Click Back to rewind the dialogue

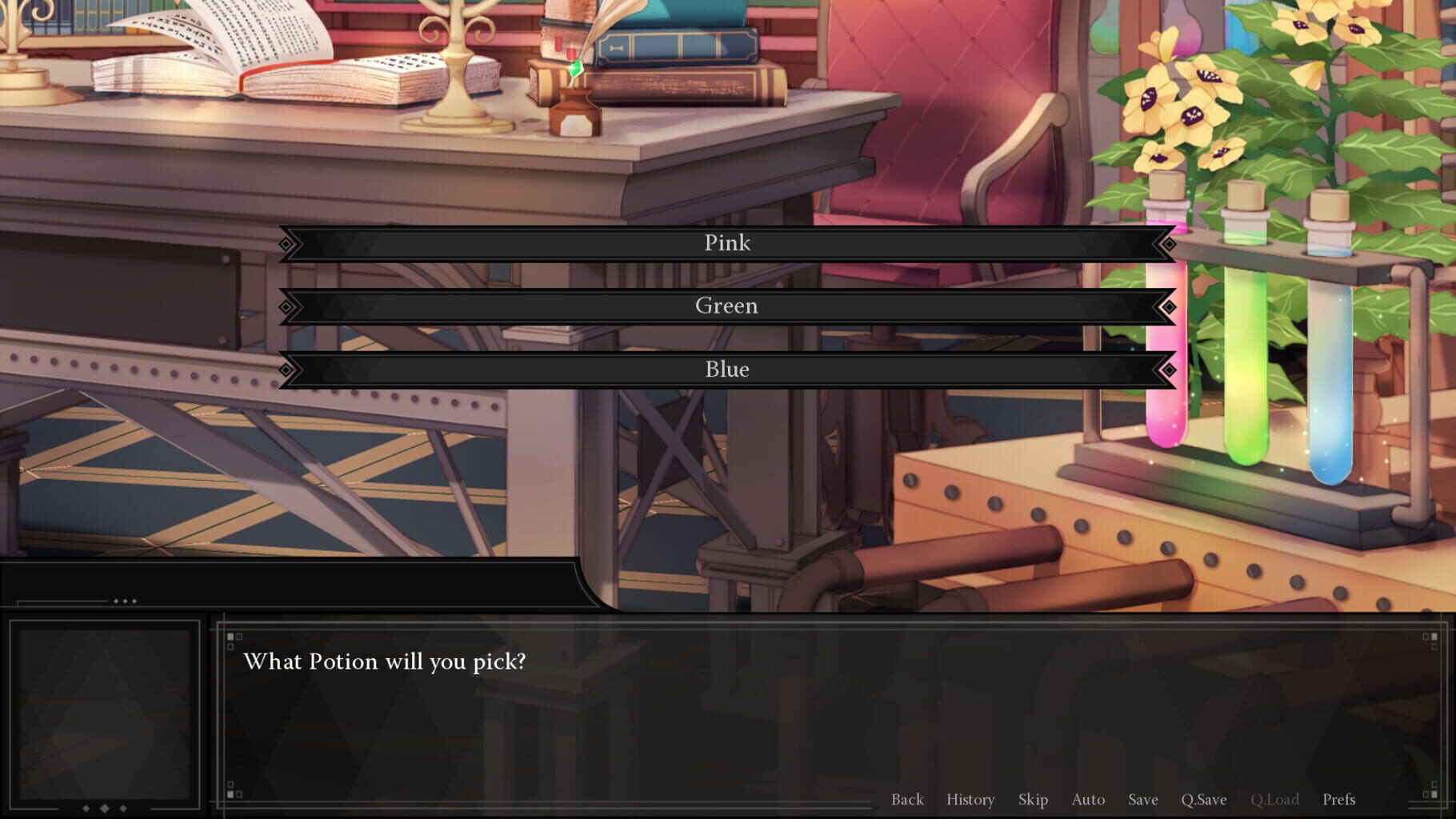click(907, 799)
